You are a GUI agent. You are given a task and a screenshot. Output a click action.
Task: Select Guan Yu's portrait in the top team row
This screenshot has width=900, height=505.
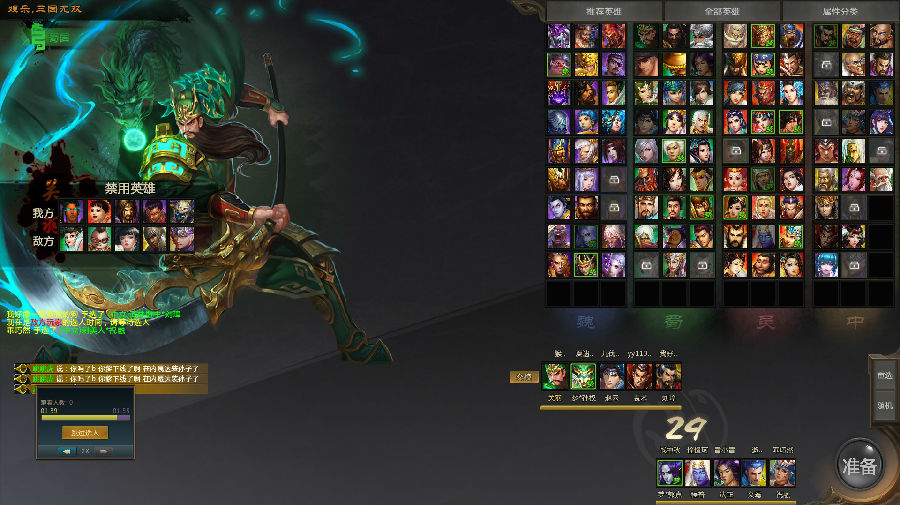tap(554, 376)
